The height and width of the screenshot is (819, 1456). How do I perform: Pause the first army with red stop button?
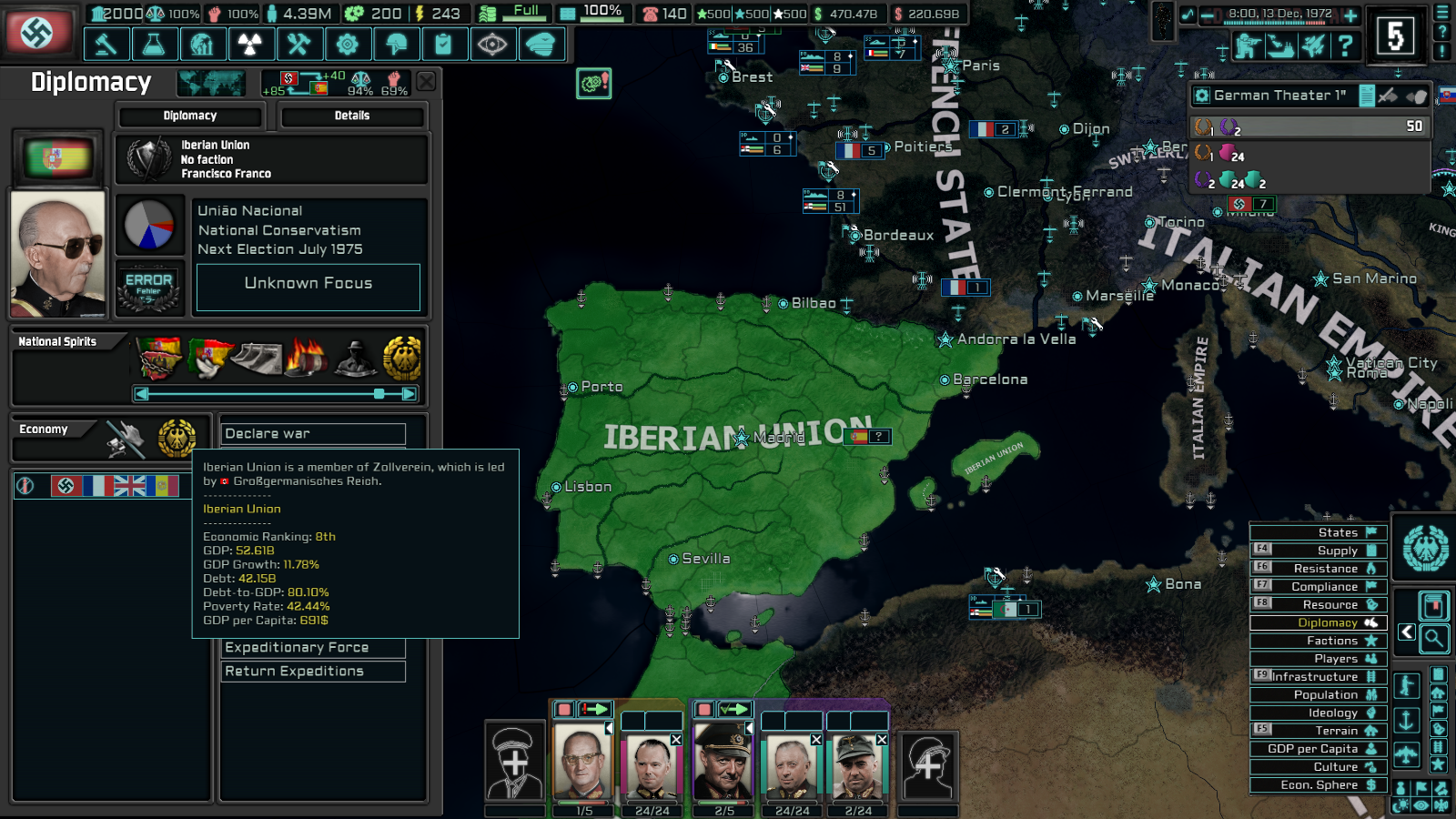pos(563,709)
